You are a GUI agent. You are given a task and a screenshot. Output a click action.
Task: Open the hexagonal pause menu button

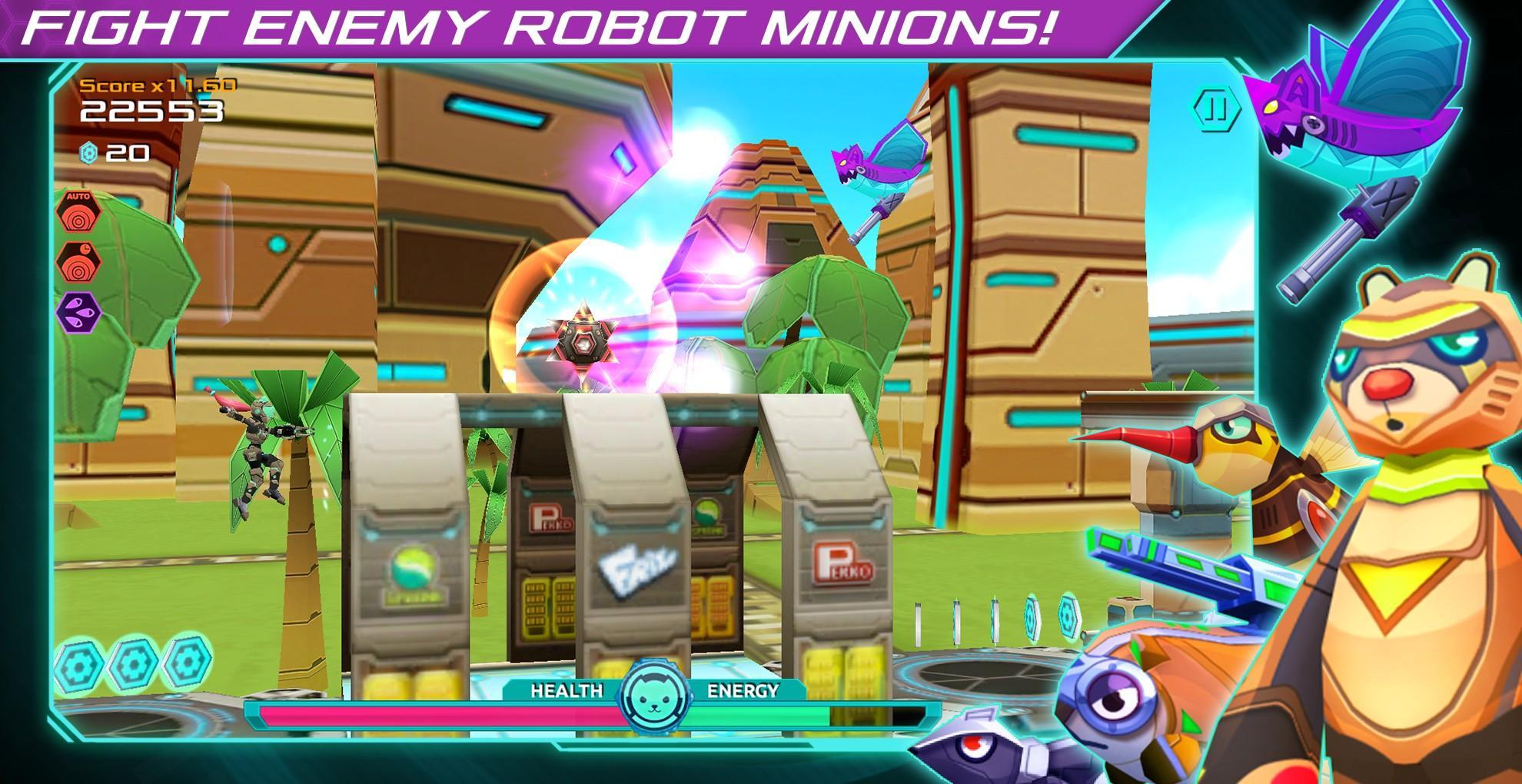coord(1217,110)
